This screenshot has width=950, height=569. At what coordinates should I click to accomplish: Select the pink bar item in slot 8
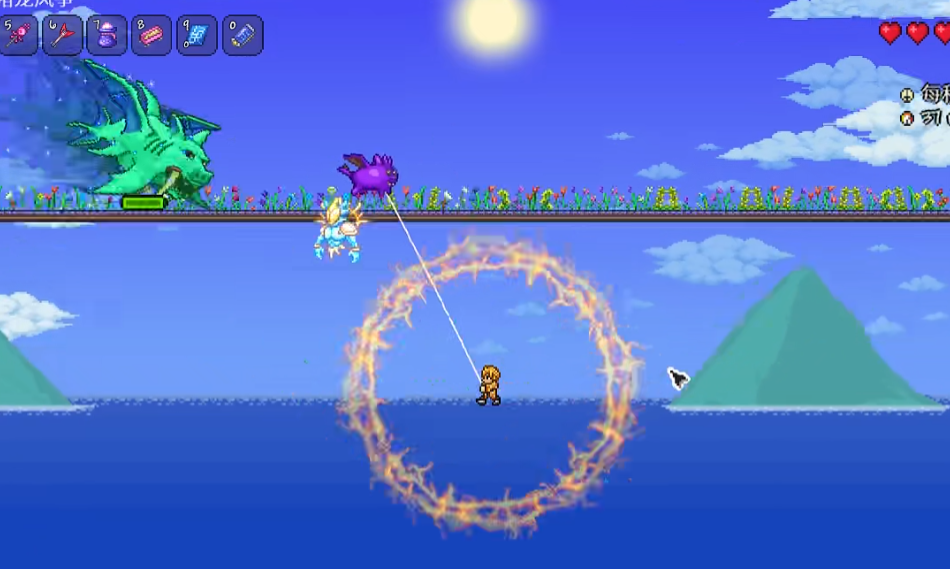(x=152, y=35)
